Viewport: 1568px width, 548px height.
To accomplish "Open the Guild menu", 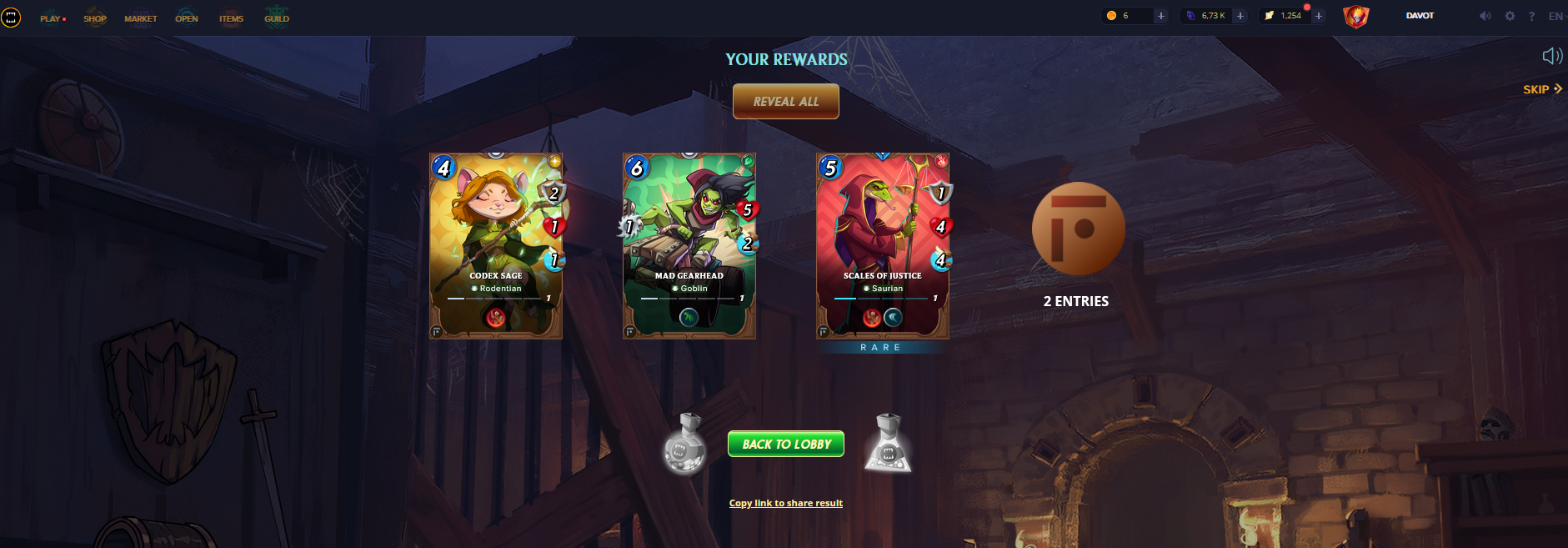I will [277, 18].
